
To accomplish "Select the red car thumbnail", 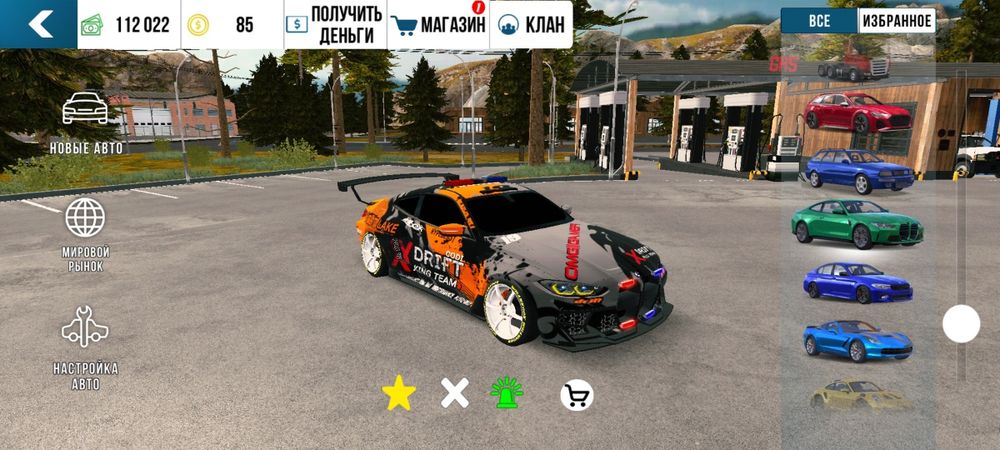I will (x=857, y=112).
